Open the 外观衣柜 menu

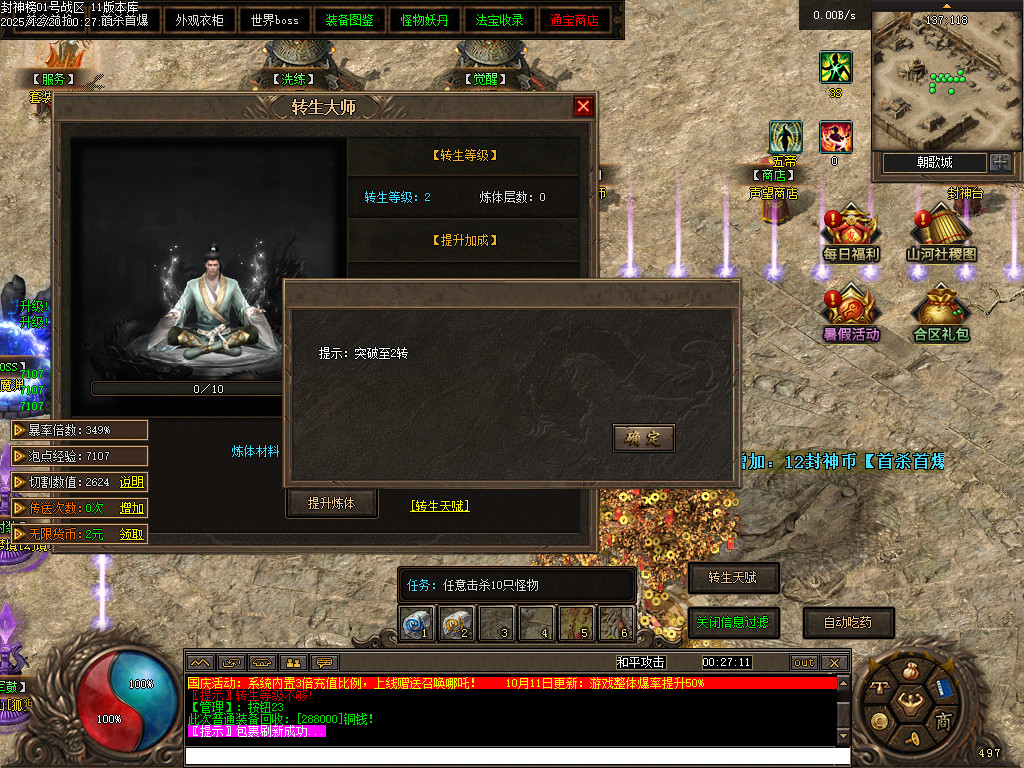[x=200, y=20]
